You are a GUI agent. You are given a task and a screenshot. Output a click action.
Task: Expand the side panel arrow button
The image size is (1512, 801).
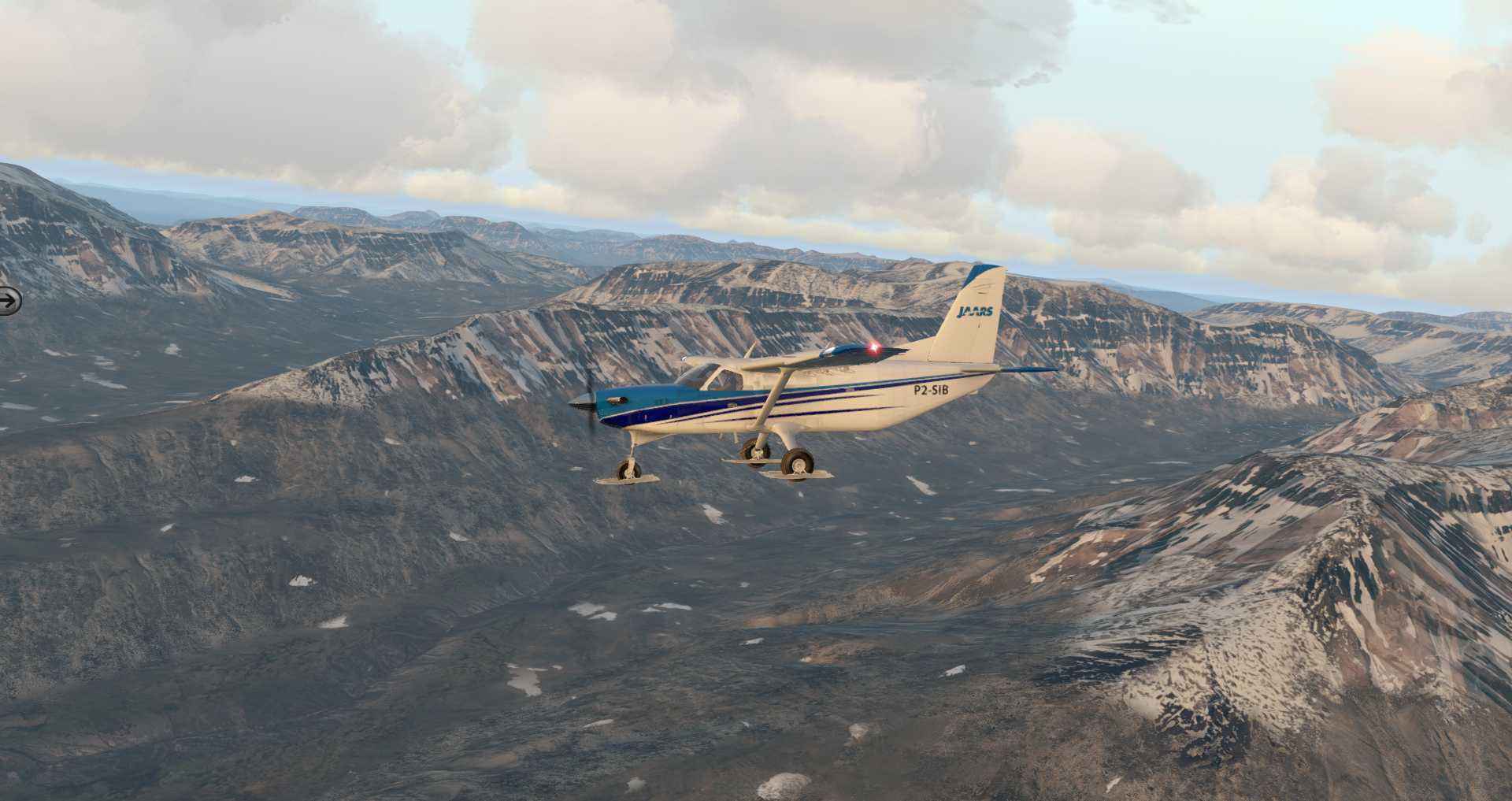8,300
